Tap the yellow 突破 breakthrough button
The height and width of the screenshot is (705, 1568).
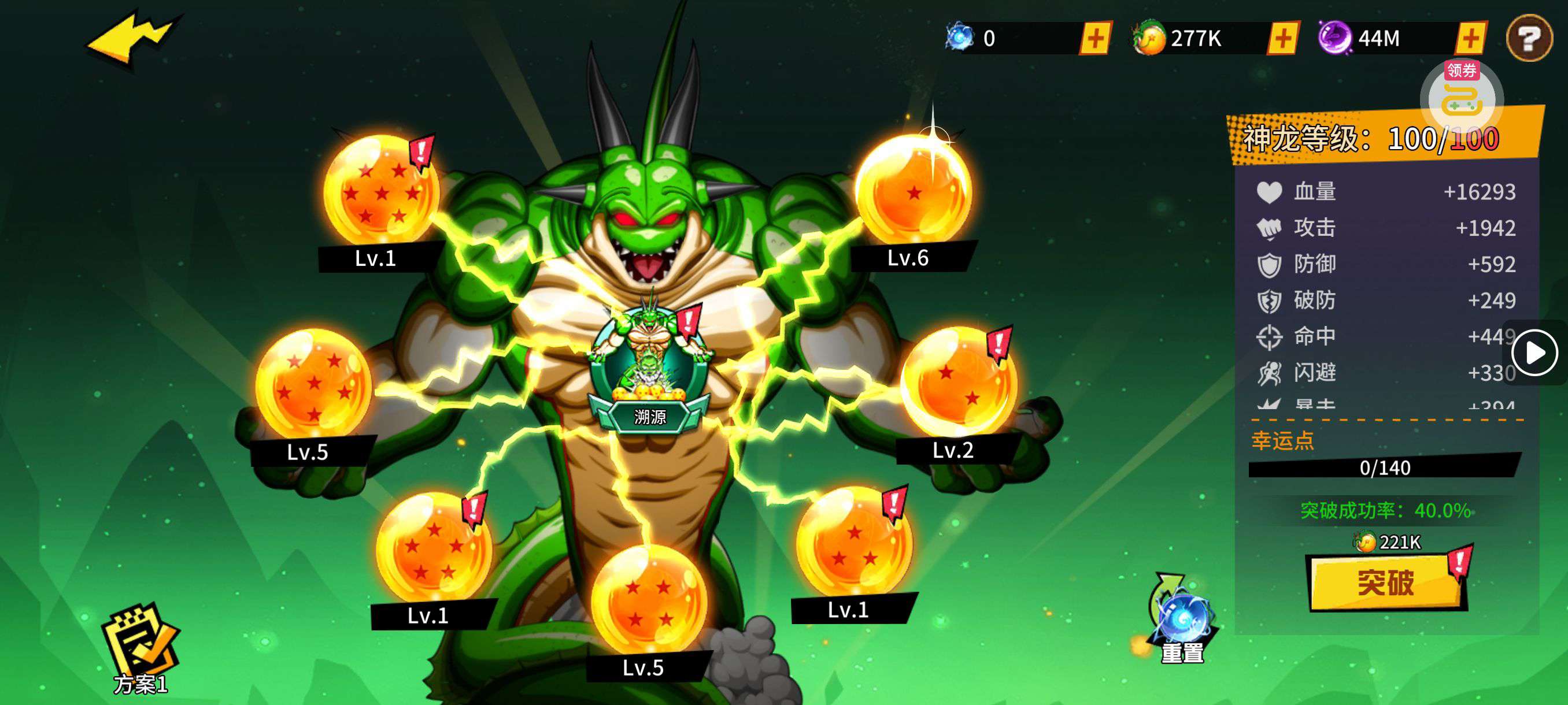click(x=1385, y=582)
